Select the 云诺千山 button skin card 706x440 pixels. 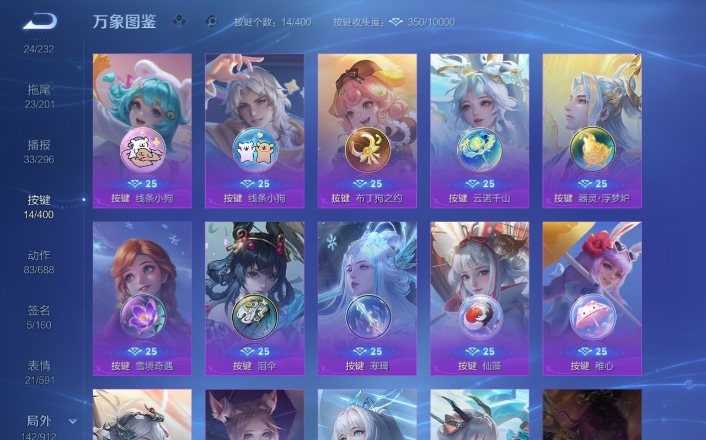479,130
